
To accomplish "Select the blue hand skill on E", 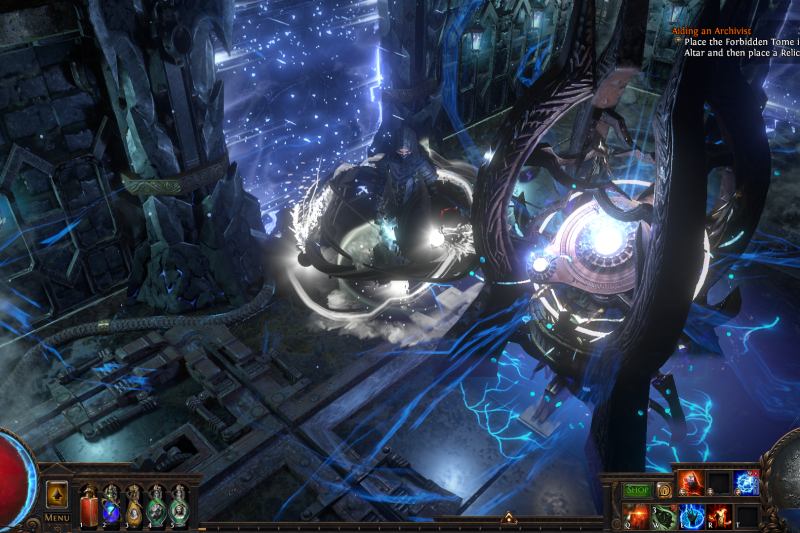I will click(x=692, y=516).
